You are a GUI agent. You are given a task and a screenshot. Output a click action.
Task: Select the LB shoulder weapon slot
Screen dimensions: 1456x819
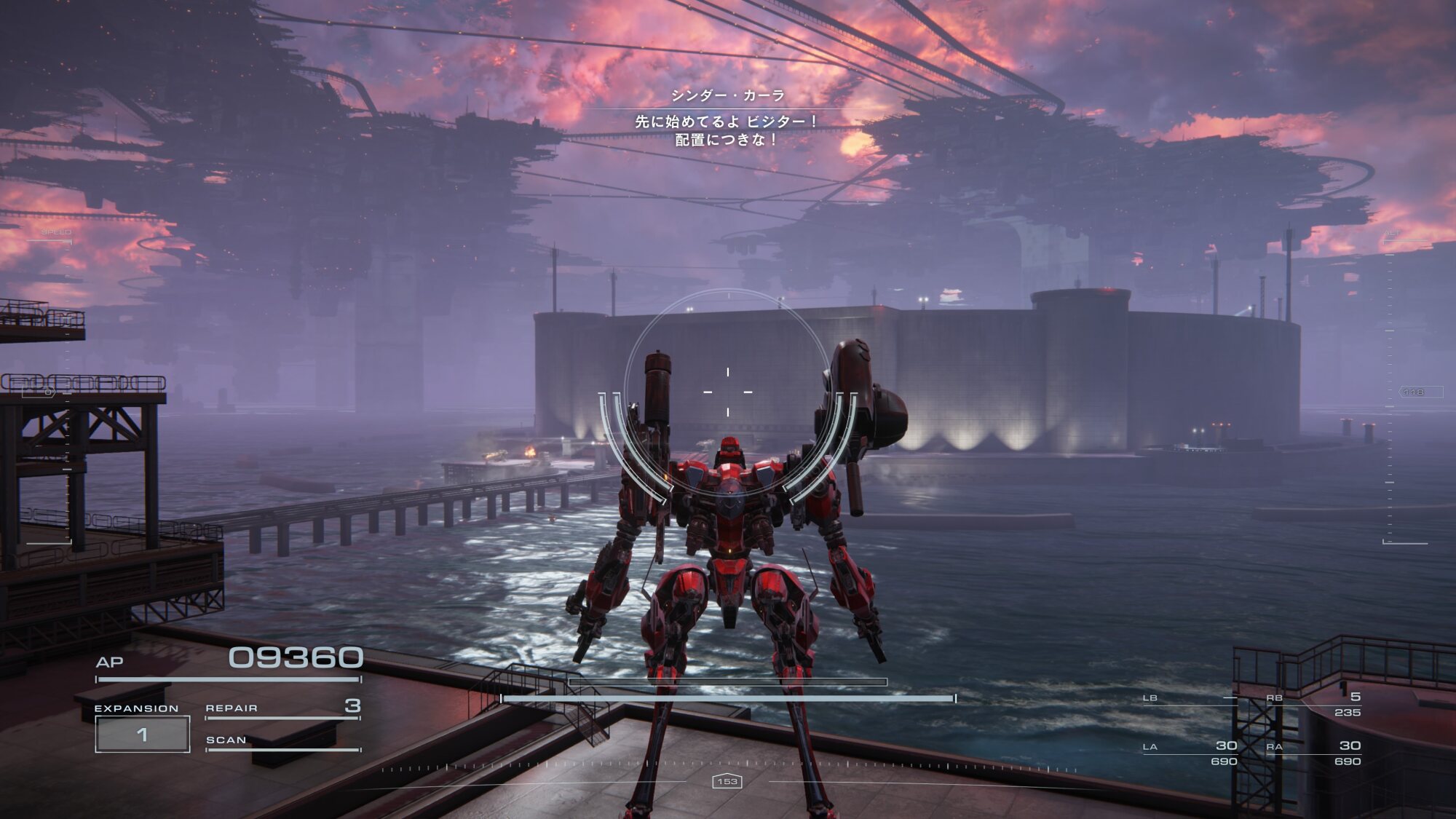pos(1190,699)
